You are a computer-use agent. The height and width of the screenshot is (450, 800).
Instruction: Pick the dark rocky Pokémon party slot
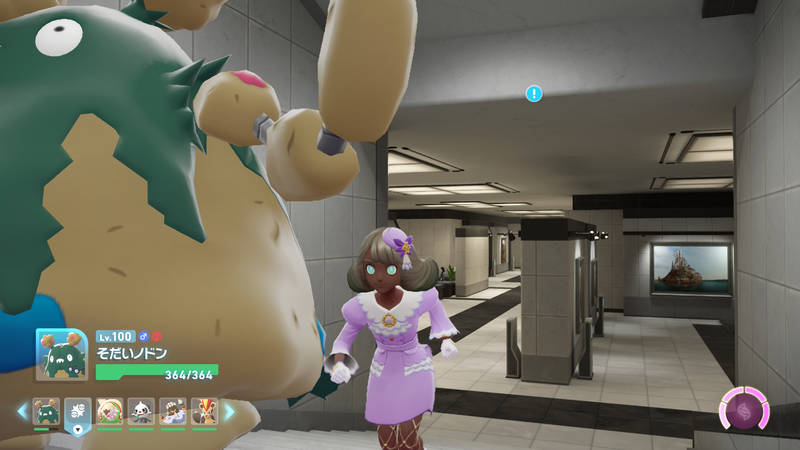click(x=173, y=411)
